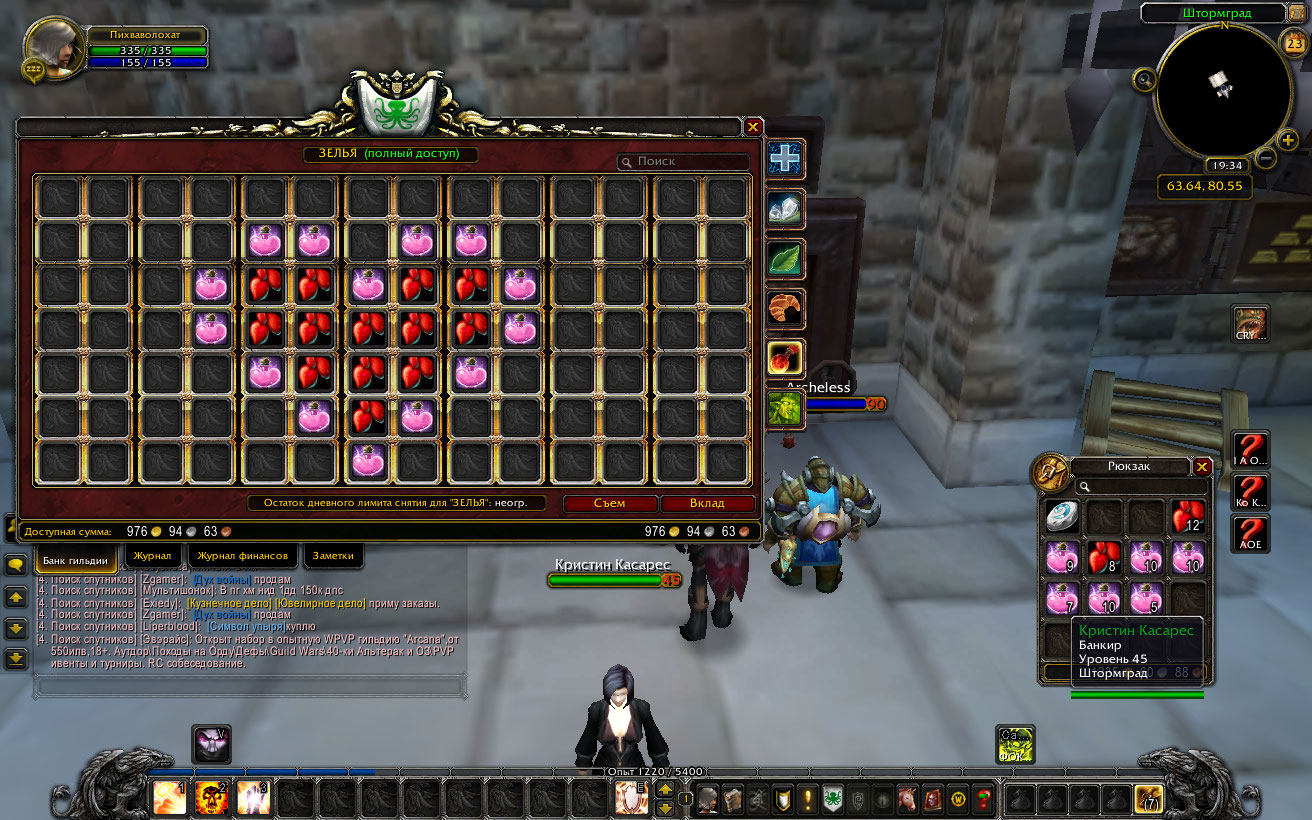This screenshot has width=1312, height=820.
Task: Pick the stack of 5 pink potions
Action: [x=1146, y=599]
